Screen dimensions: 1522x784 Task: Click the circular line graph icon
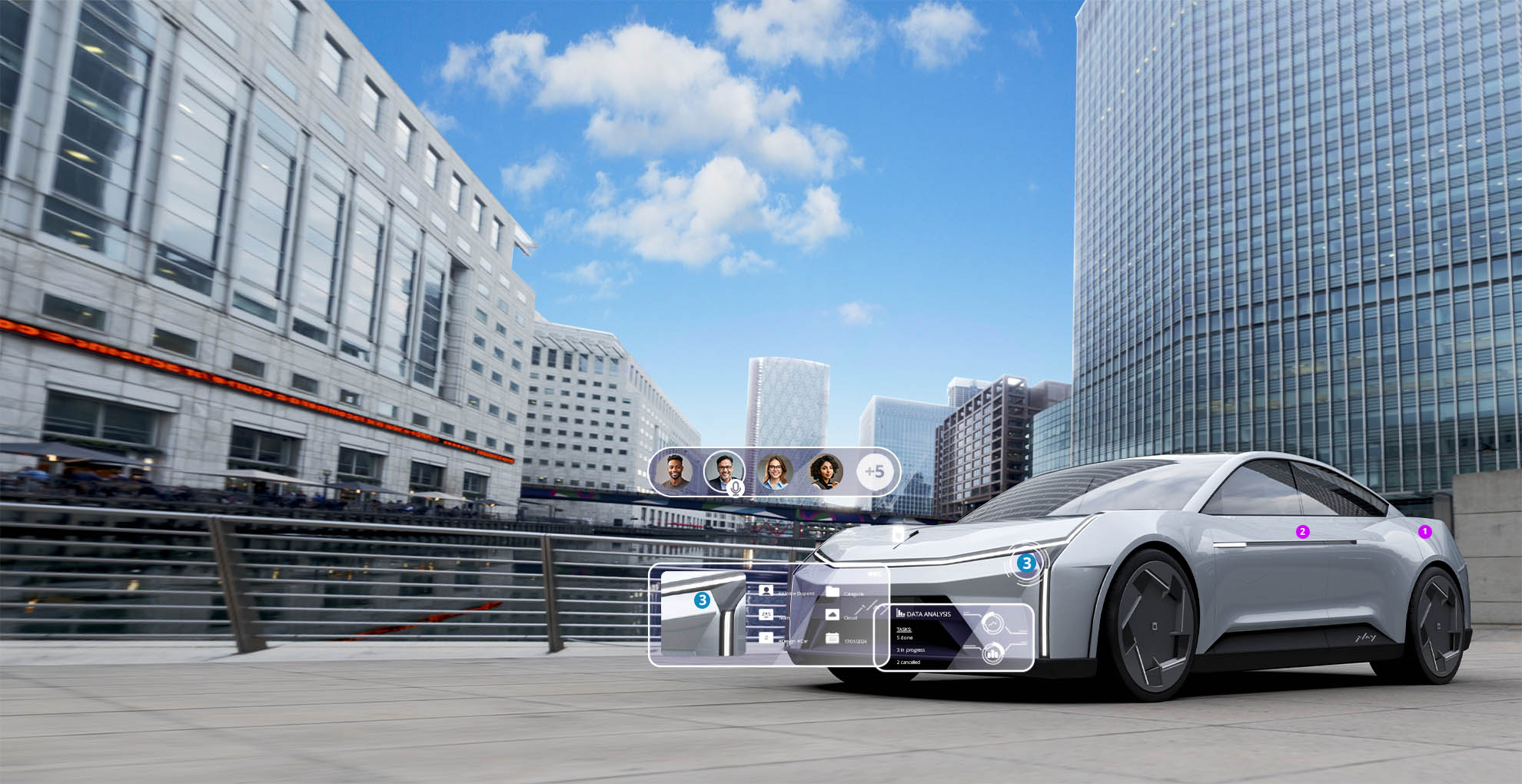pyautogui.click(x=992, y=622)
